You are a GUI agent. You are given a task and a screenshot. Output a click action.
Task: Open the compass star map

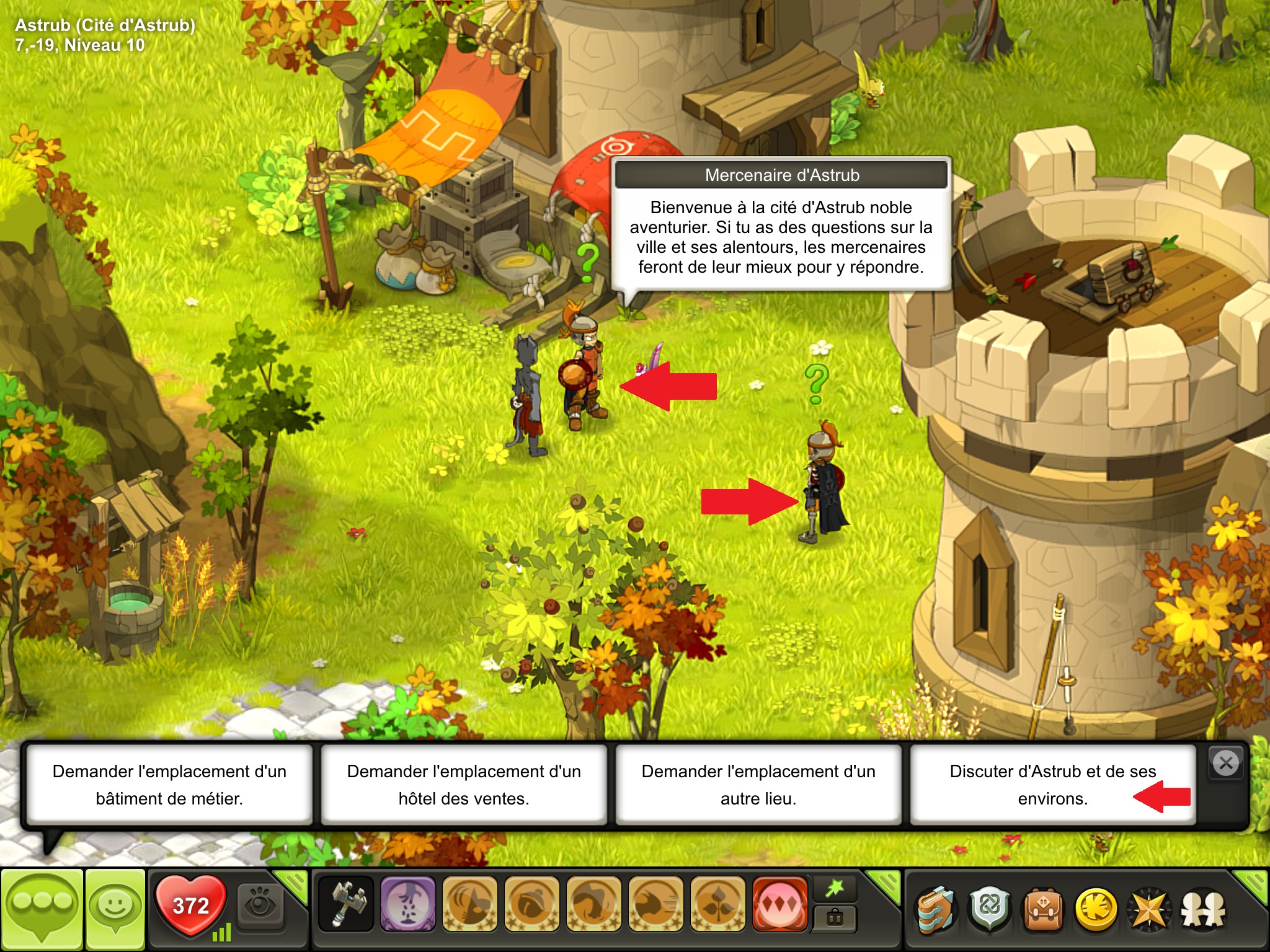tap(1150, 909)
